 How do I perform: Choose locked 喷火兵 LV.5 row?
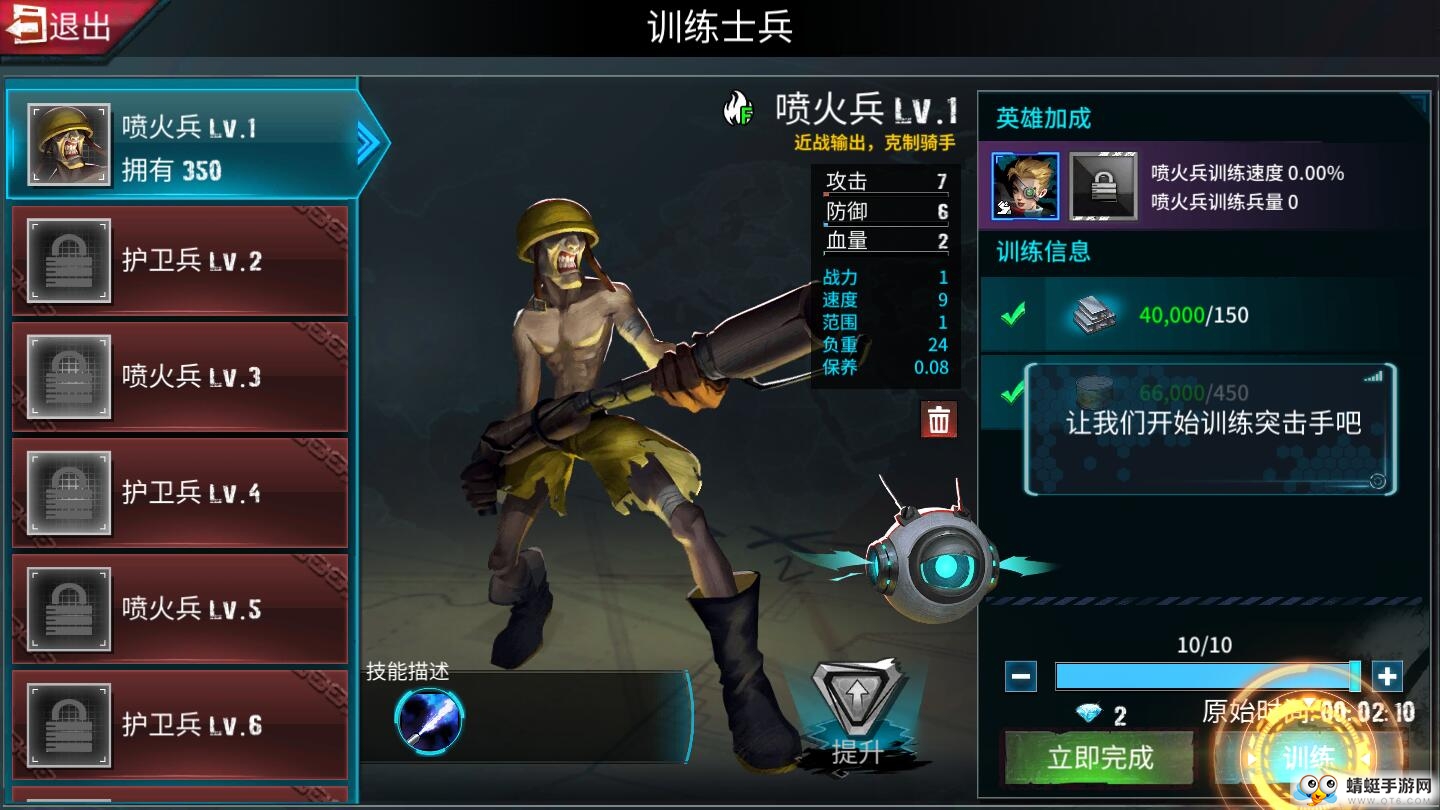click(x=180, y=609)
